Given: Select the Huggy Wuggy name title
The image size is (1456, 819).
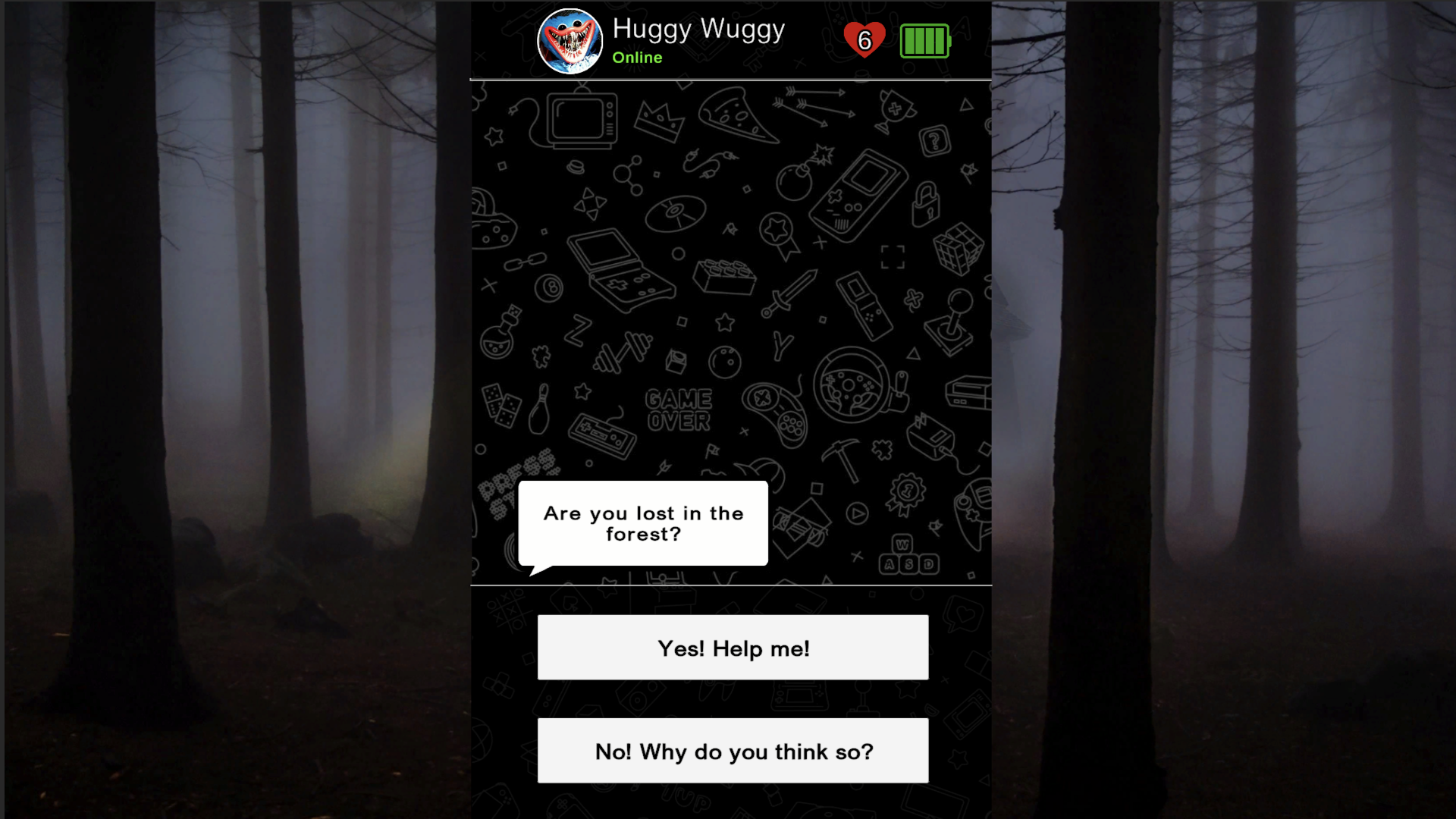Looking at the screenshot, I should pos(698,30).
